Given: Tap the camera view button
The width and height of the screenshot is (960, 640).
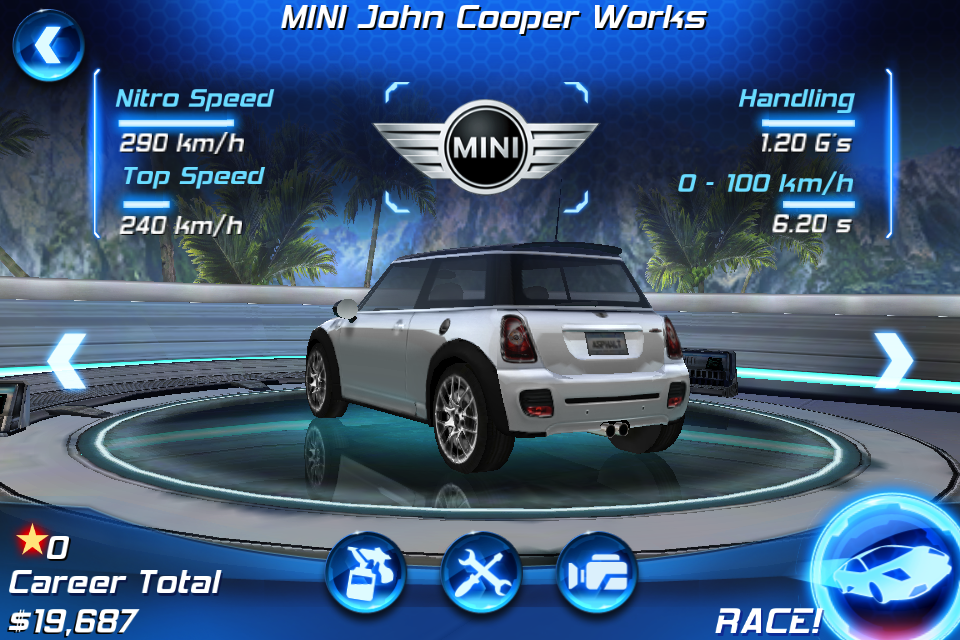Looking at the screenshot, I should point(597,573).
